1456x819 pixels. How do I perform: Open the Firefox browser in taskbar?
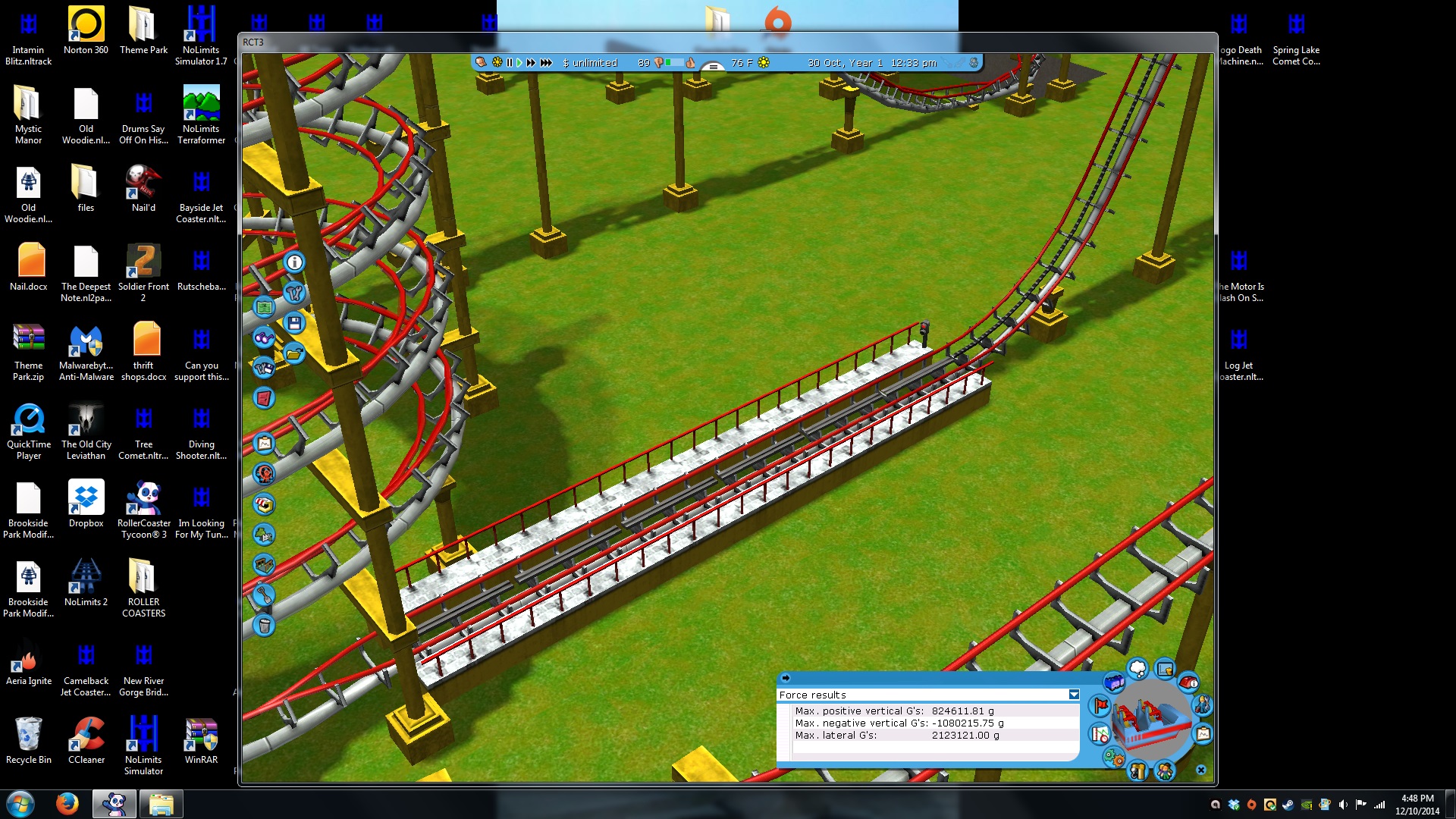67,804
